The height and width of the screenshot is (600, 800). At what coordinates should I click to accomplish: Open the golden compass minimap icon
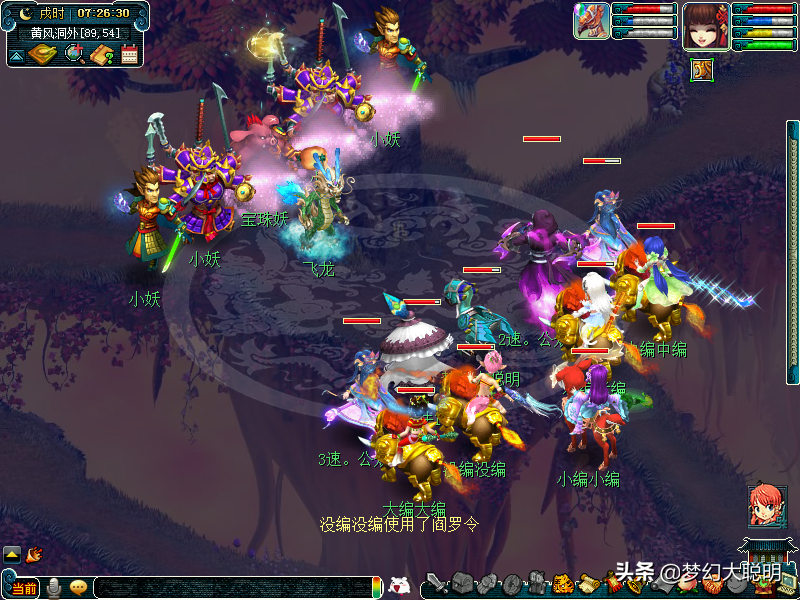tap(42, 53)
